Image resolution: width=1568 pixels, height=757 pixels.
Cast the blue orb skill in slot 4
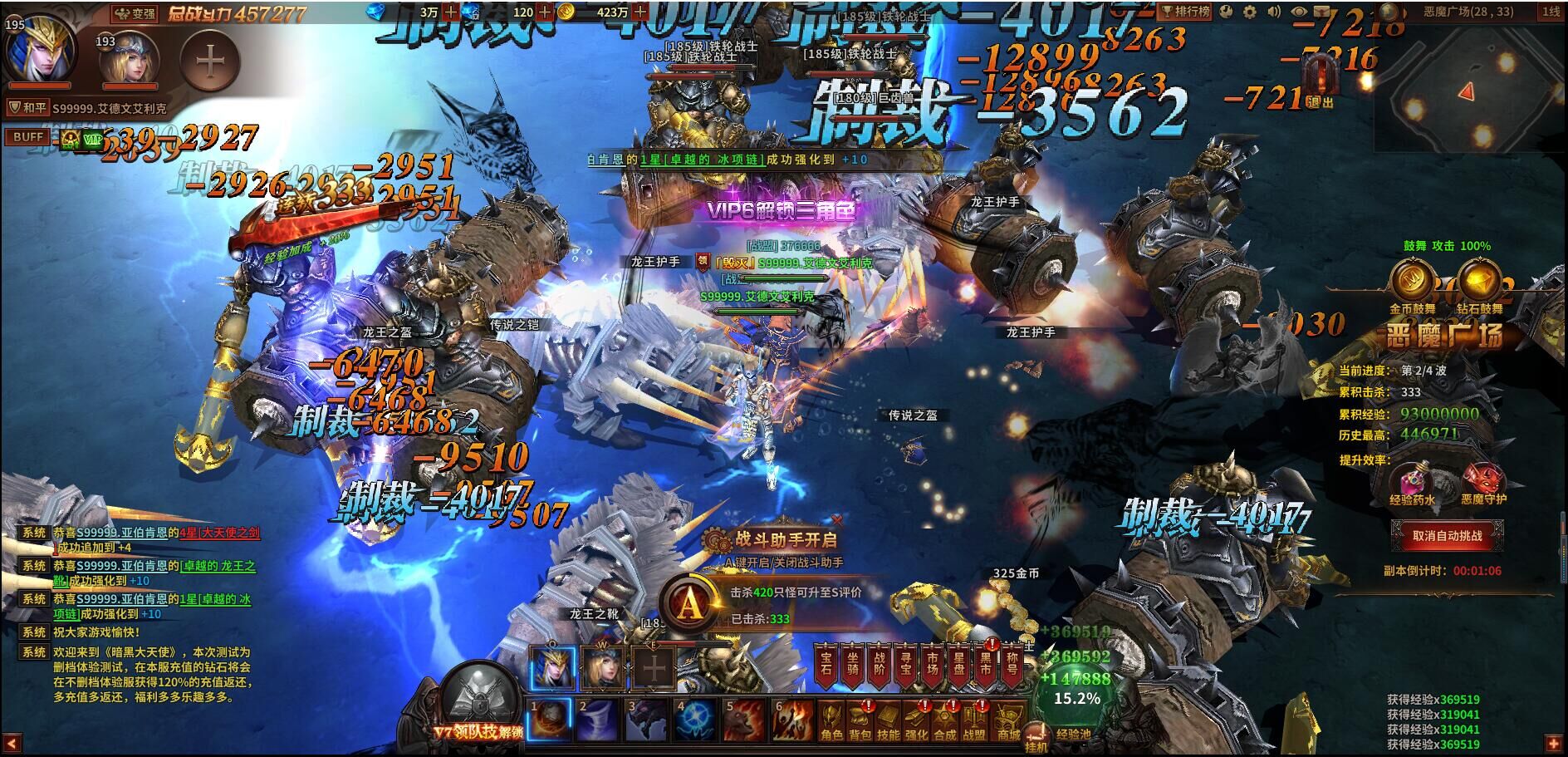tap(695, 720)
